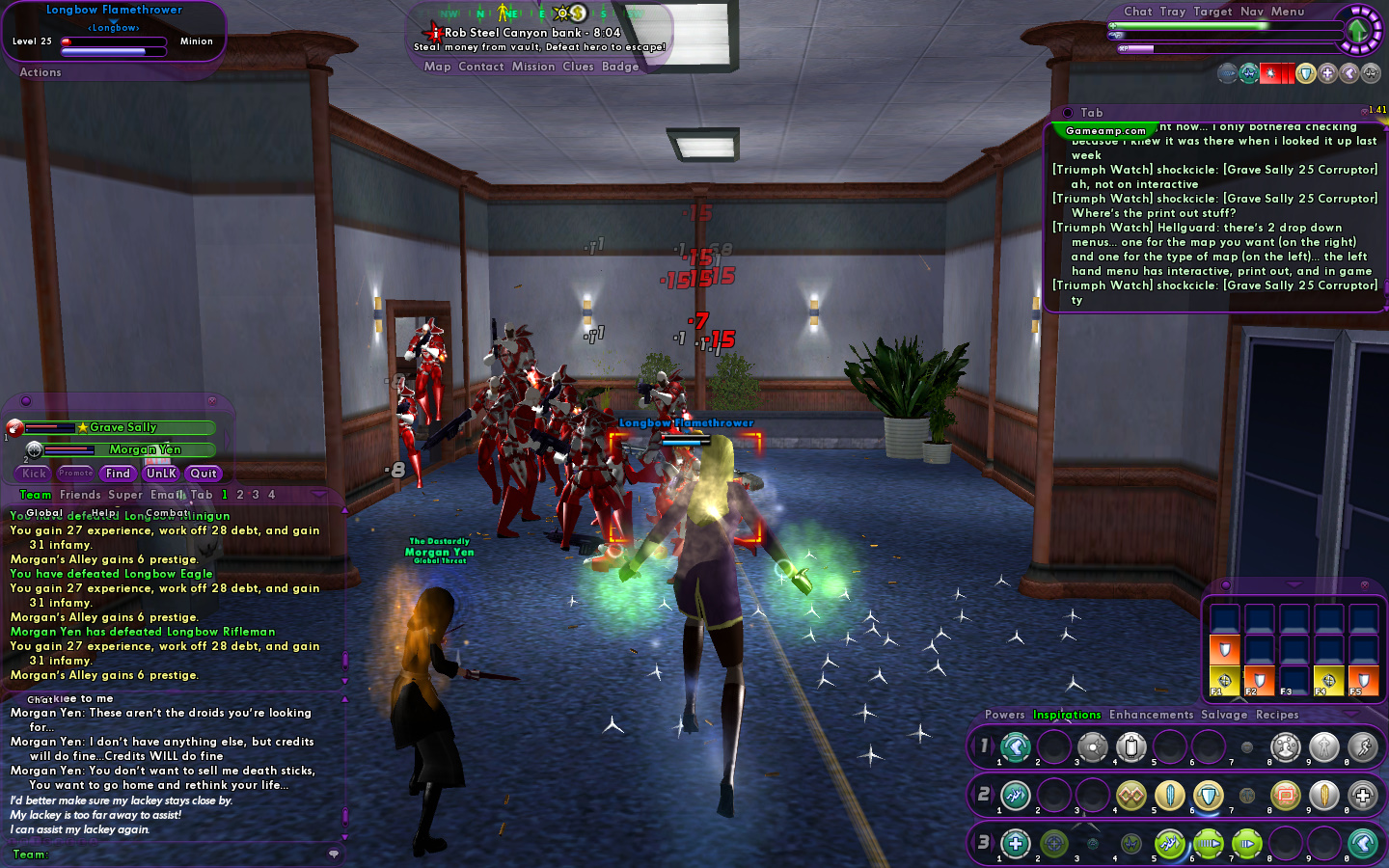This screenshot has height=868, width=1389.
Task: Select Morgan Yen in team list
Action: click(145, 449)
